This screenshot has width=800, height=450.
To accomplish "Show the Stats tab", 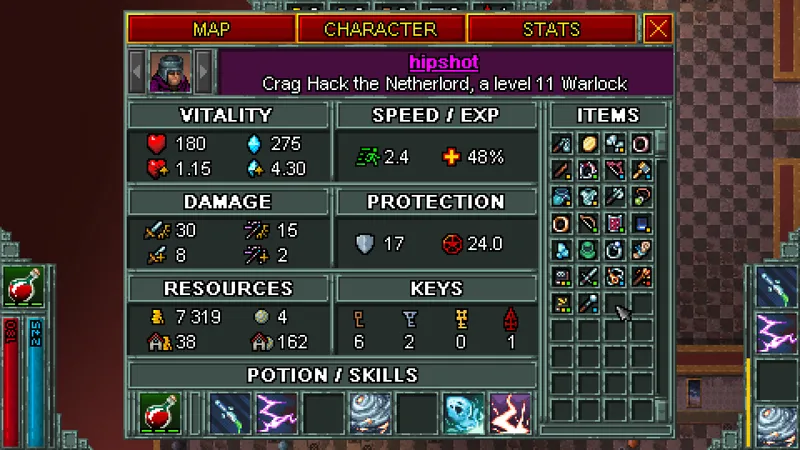I will point(551,29).
